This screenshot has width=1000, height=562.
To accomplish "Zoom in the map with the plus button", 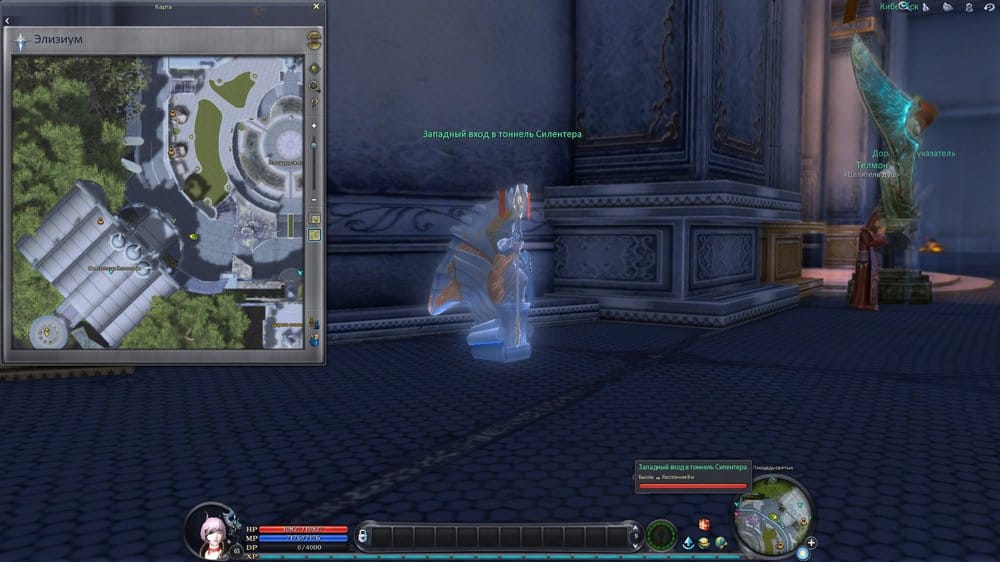I will click(314, 126).
